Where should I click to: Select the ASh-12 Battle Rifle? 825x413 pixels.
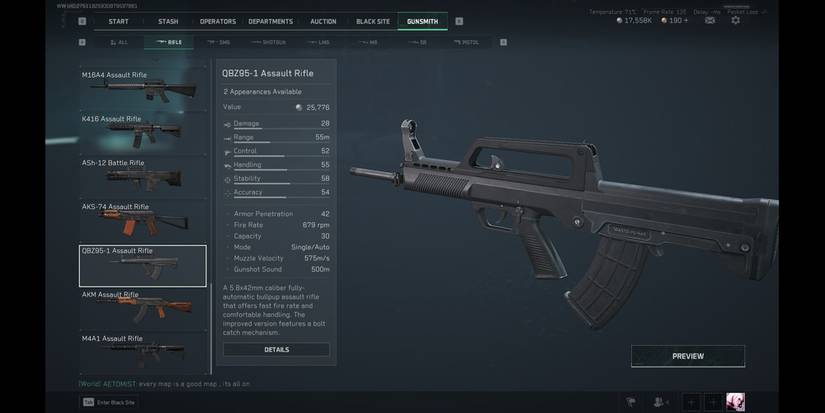[143, 177]
